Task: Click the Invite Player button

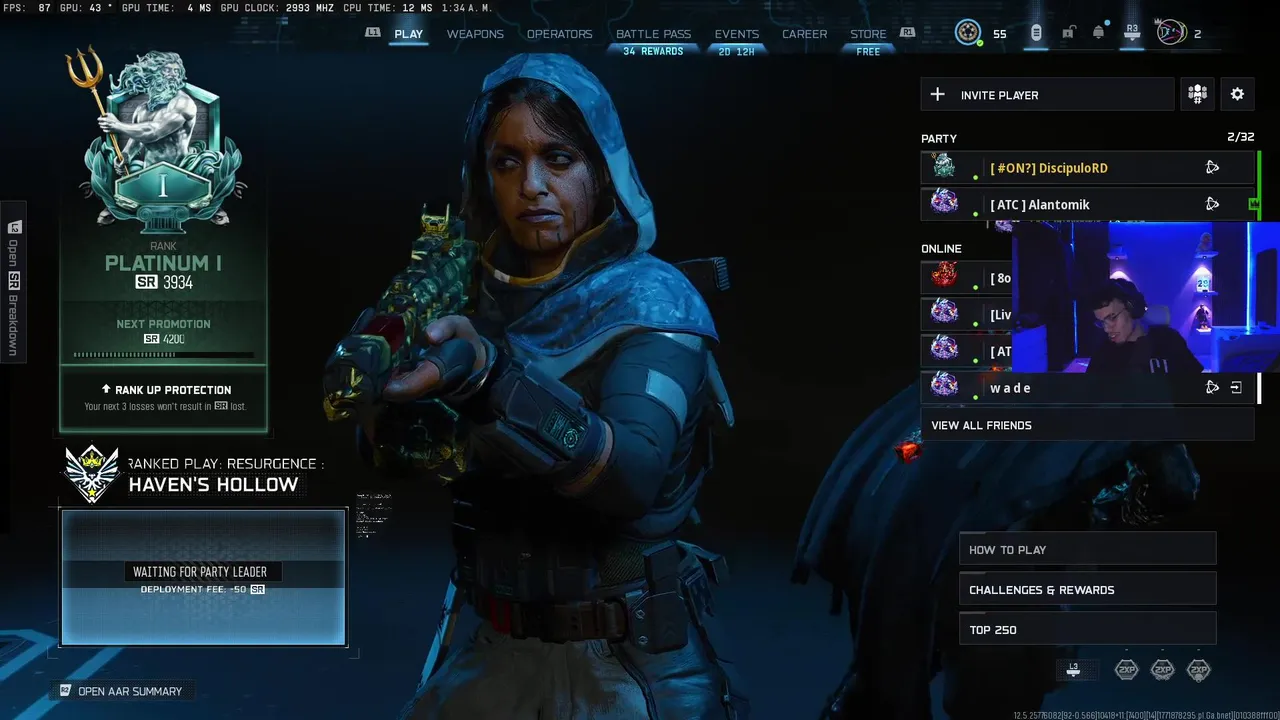Action: point(1046,95)
